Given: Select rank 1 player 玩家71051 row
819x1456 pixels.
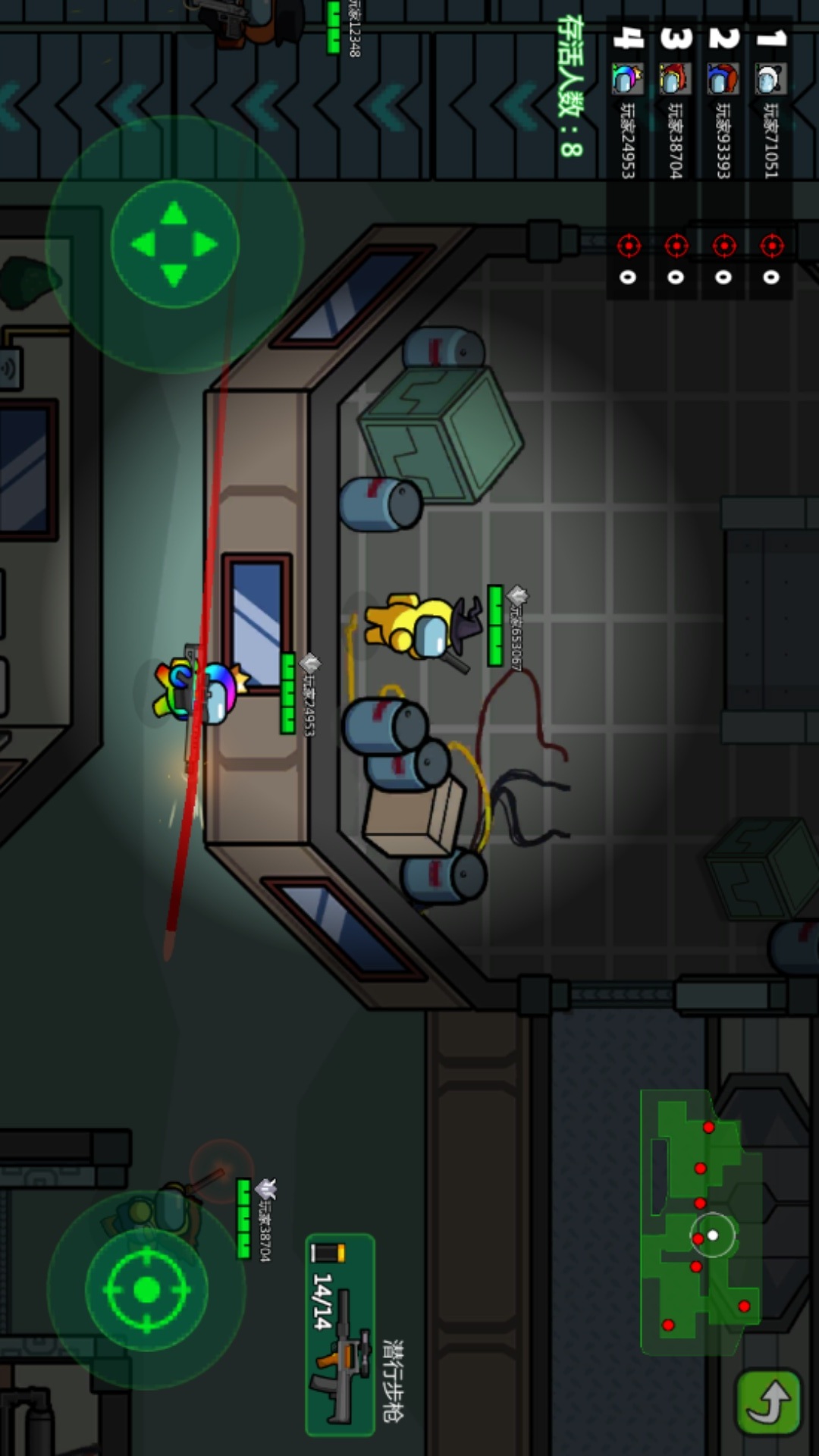Looking at the screenshot, I should [770, 157].
